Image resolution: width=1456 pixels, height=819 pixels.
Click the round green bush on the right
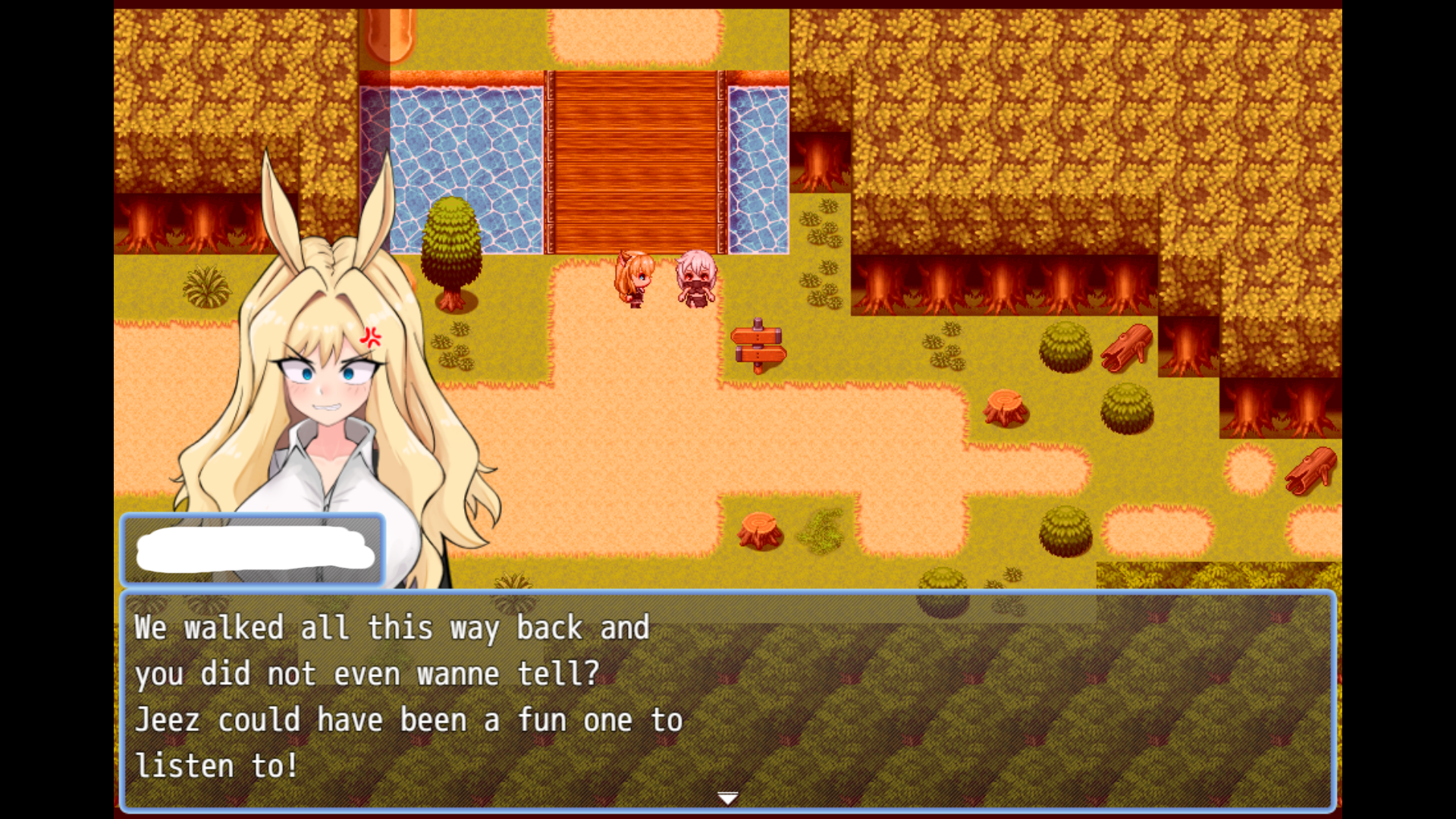point(1064,345)
